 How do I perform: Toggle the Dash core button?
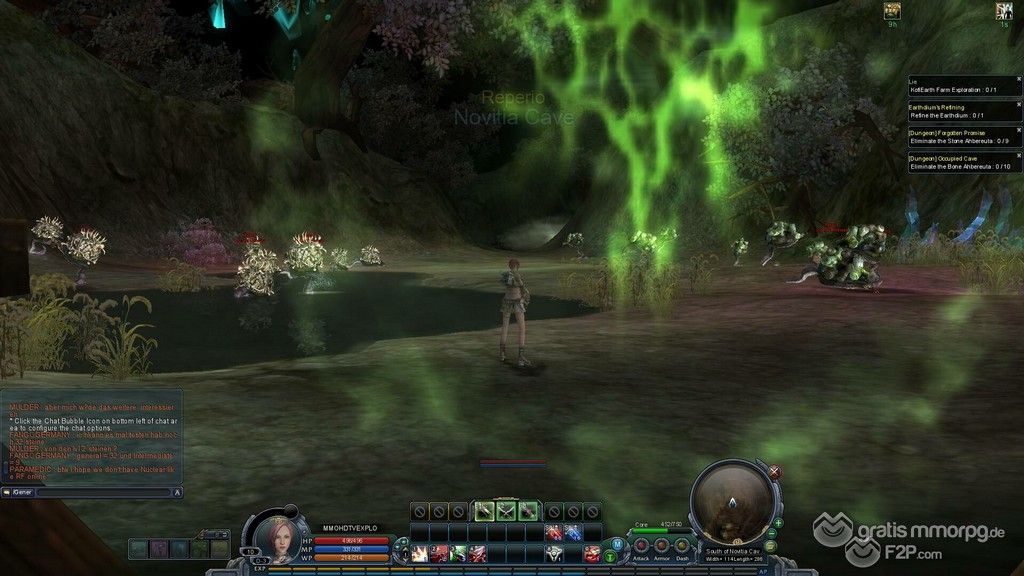coord(682,546)
